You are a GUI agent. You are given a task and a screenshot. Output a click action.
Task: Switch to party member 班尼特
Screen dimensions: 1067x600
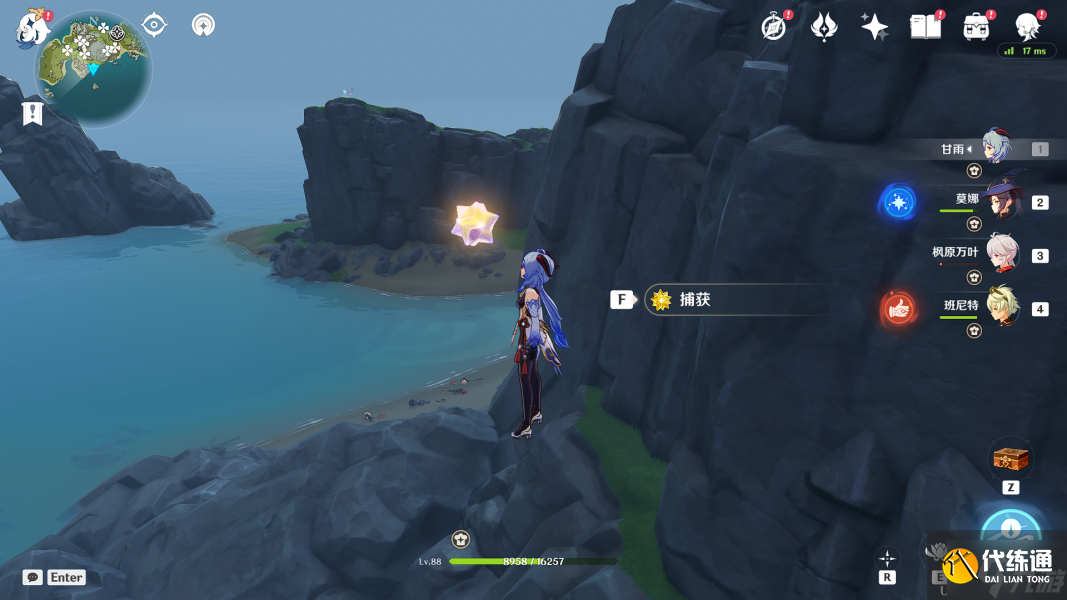click(1001, 307)
